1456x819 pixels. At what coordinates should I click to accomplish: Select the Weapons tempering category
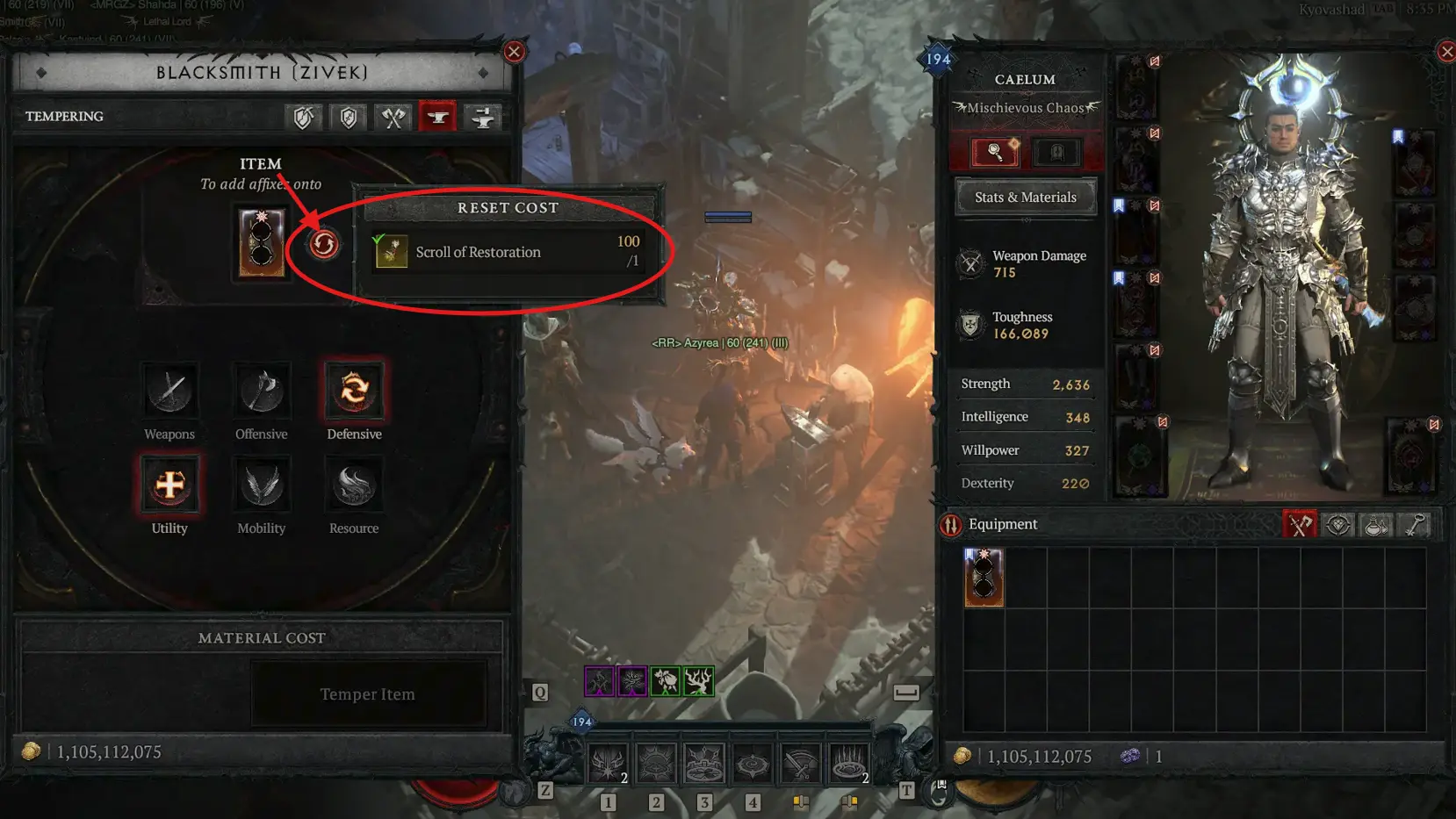(x=170, y=391)
